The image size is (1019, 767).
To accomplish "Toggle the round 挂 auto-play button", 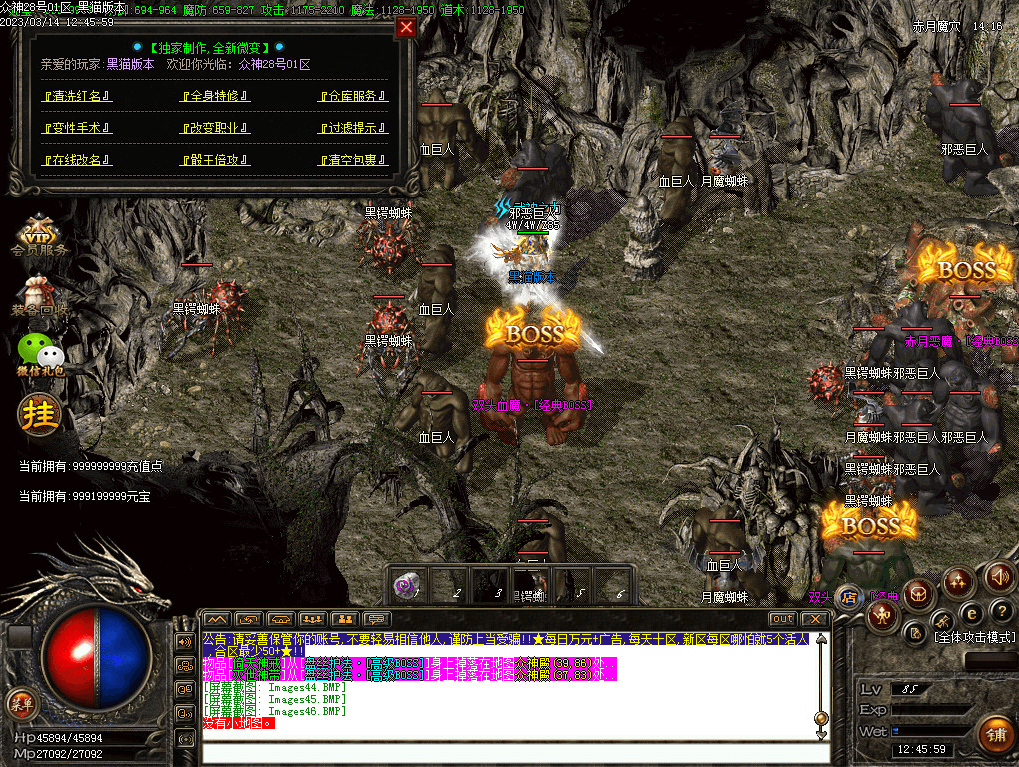I will click(40, 413).
